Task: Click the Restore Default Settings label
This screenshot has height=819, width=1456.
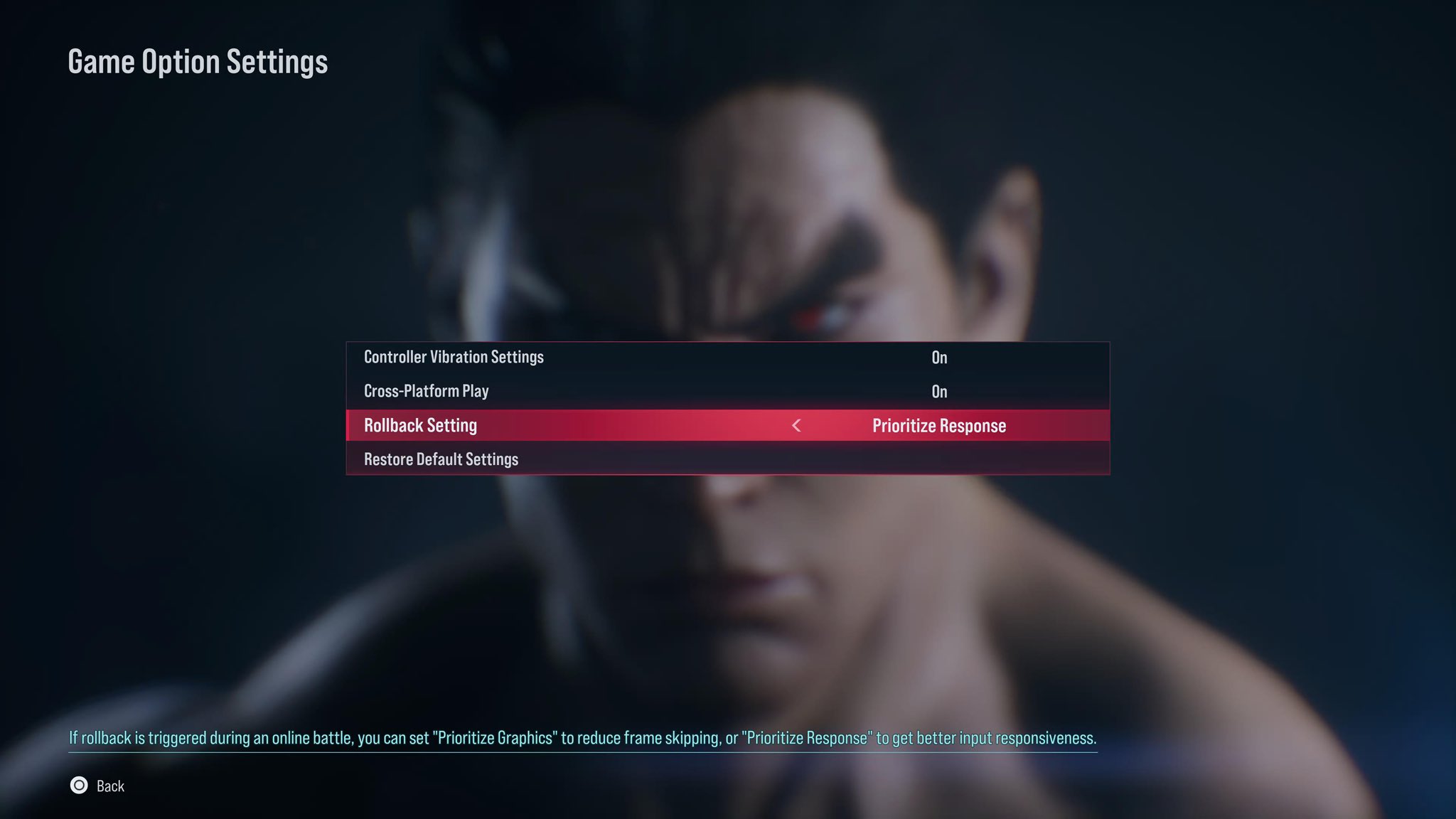Action: click(x=441, y=459)
